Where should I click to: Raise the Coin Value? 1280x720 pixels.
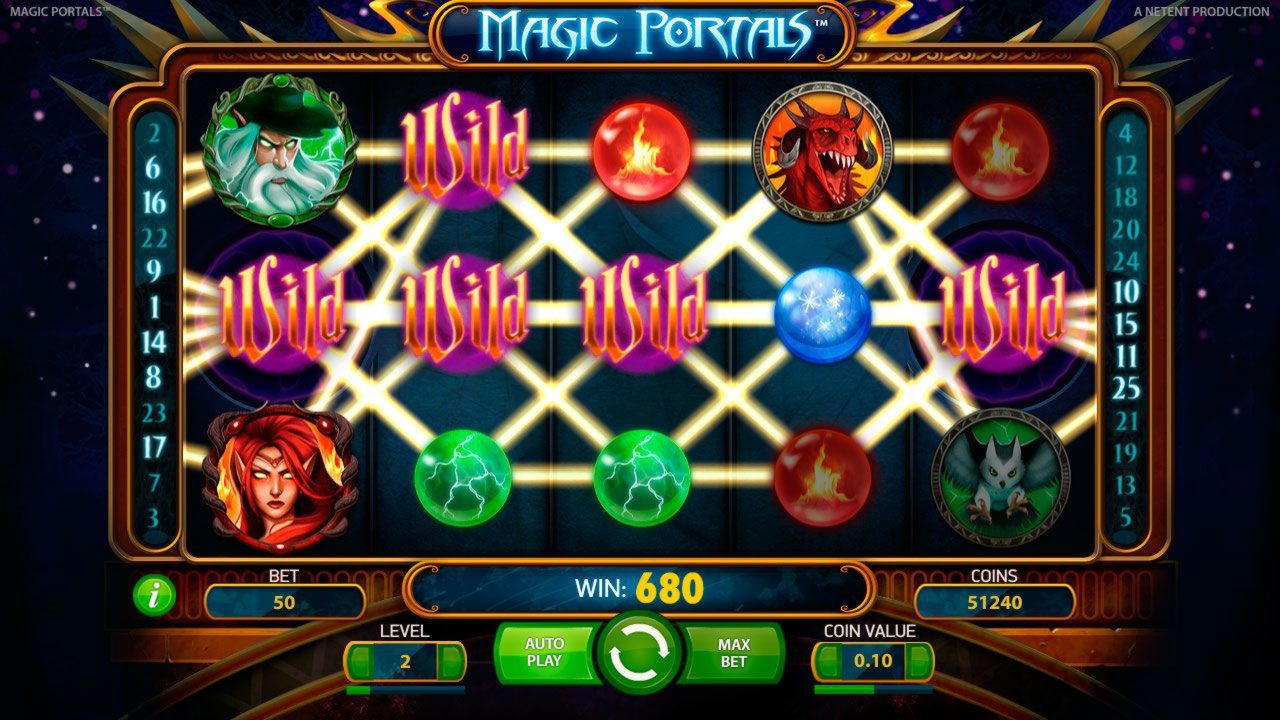click(920, 661)
